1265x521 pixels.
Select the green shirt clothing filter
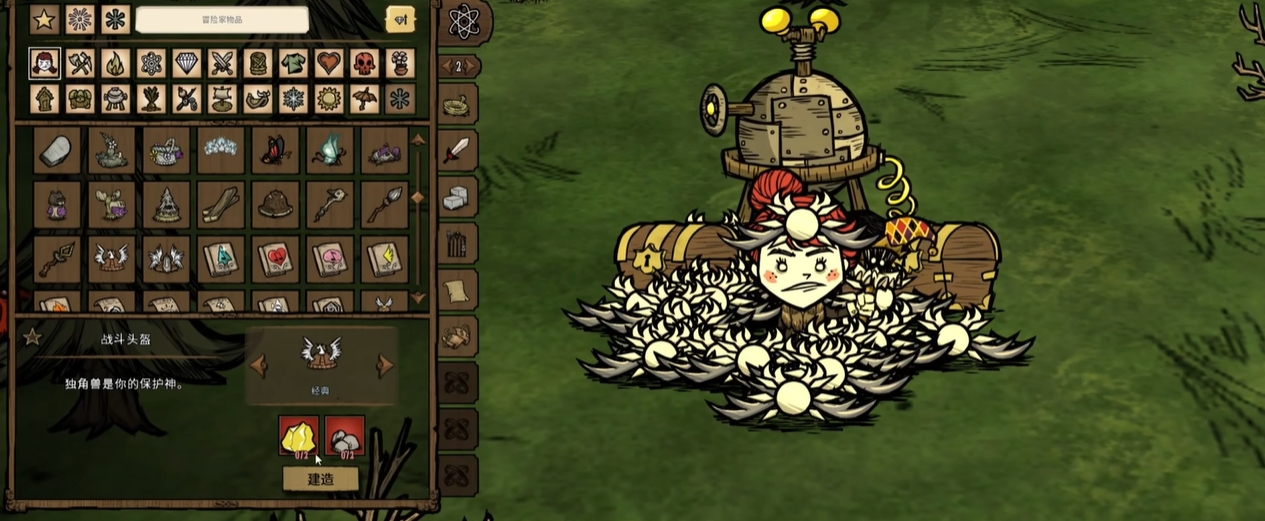click(293, 64)
